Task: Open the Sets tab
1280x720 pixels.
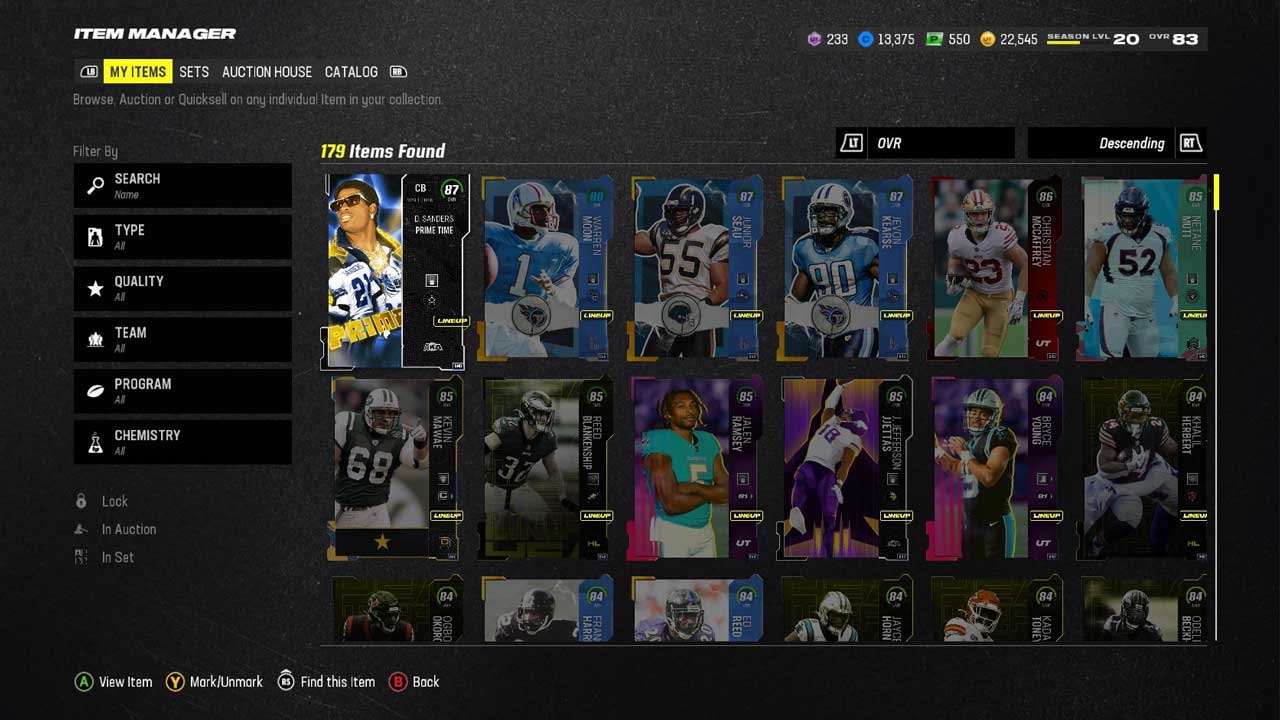Action: click(194, 72)
